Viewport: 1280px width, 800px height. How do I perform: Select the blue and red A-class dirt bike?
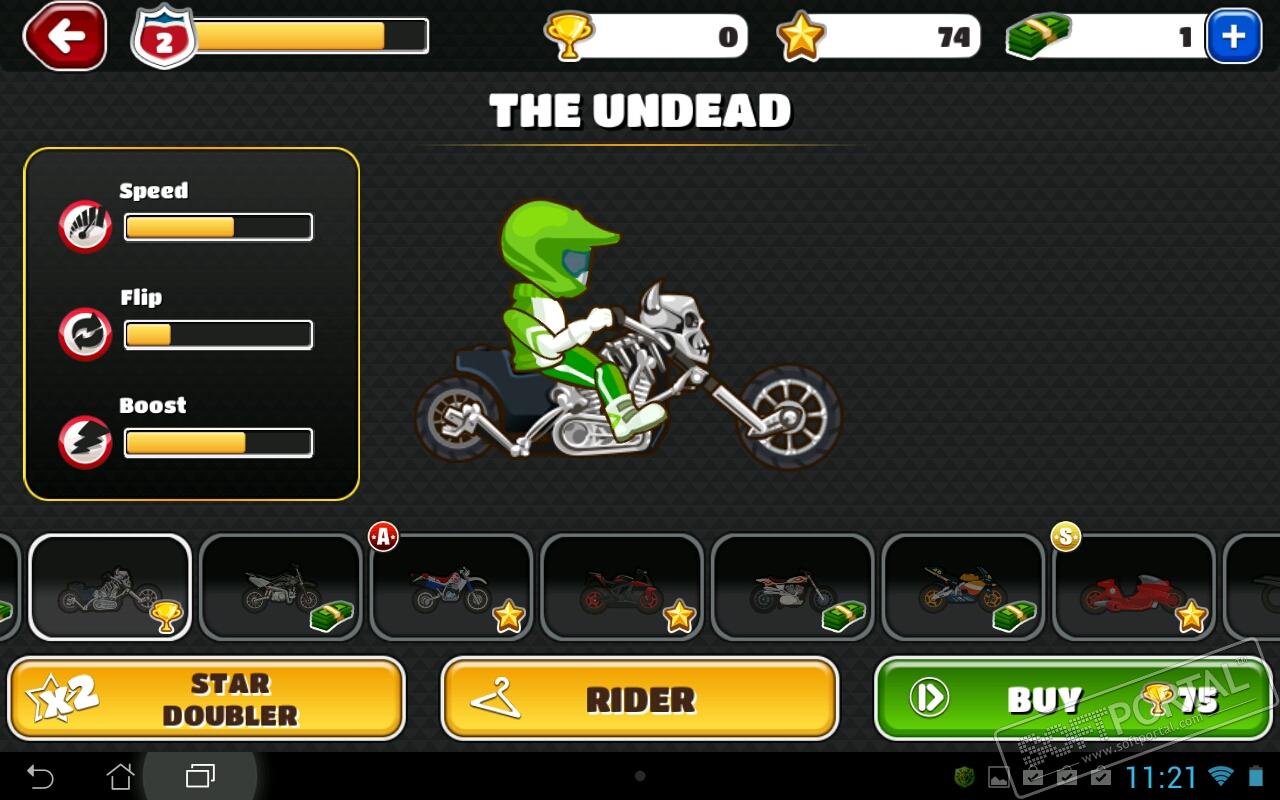(452, 587)
